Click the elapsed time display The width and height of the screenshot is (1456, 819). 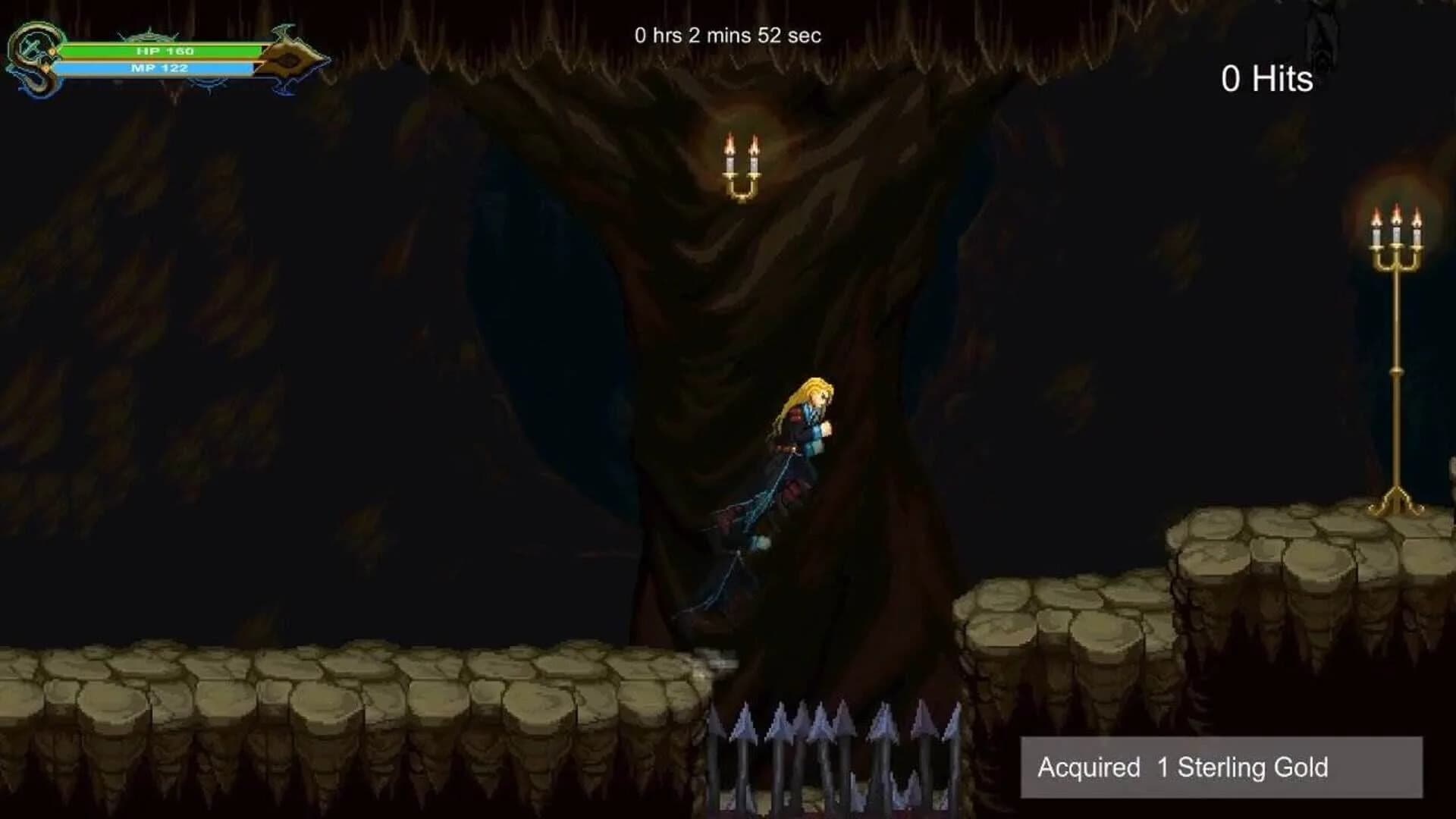pos(728,34)
